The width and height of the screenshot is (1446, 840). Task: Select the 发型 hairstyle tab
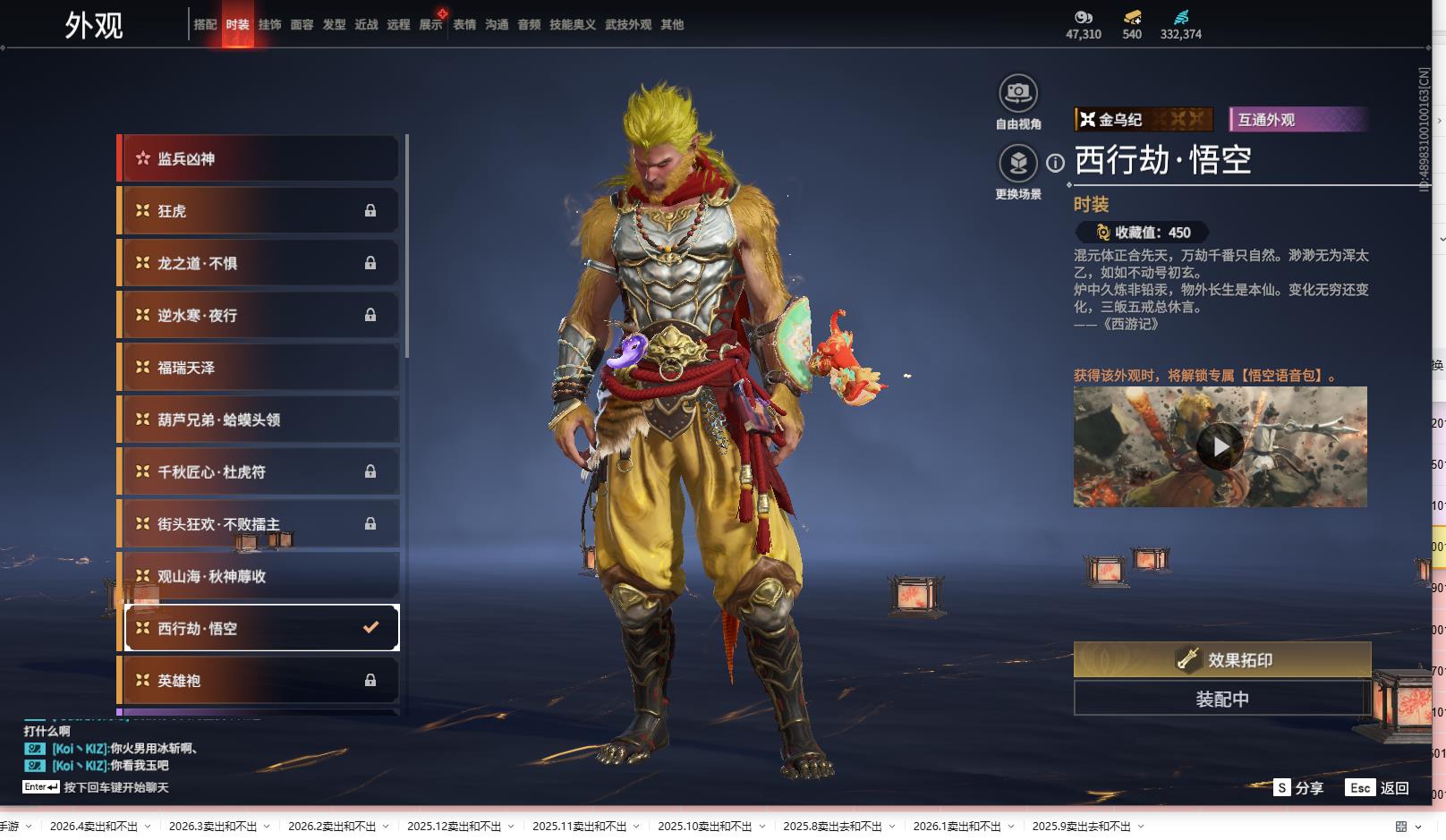tap(334, 25)
